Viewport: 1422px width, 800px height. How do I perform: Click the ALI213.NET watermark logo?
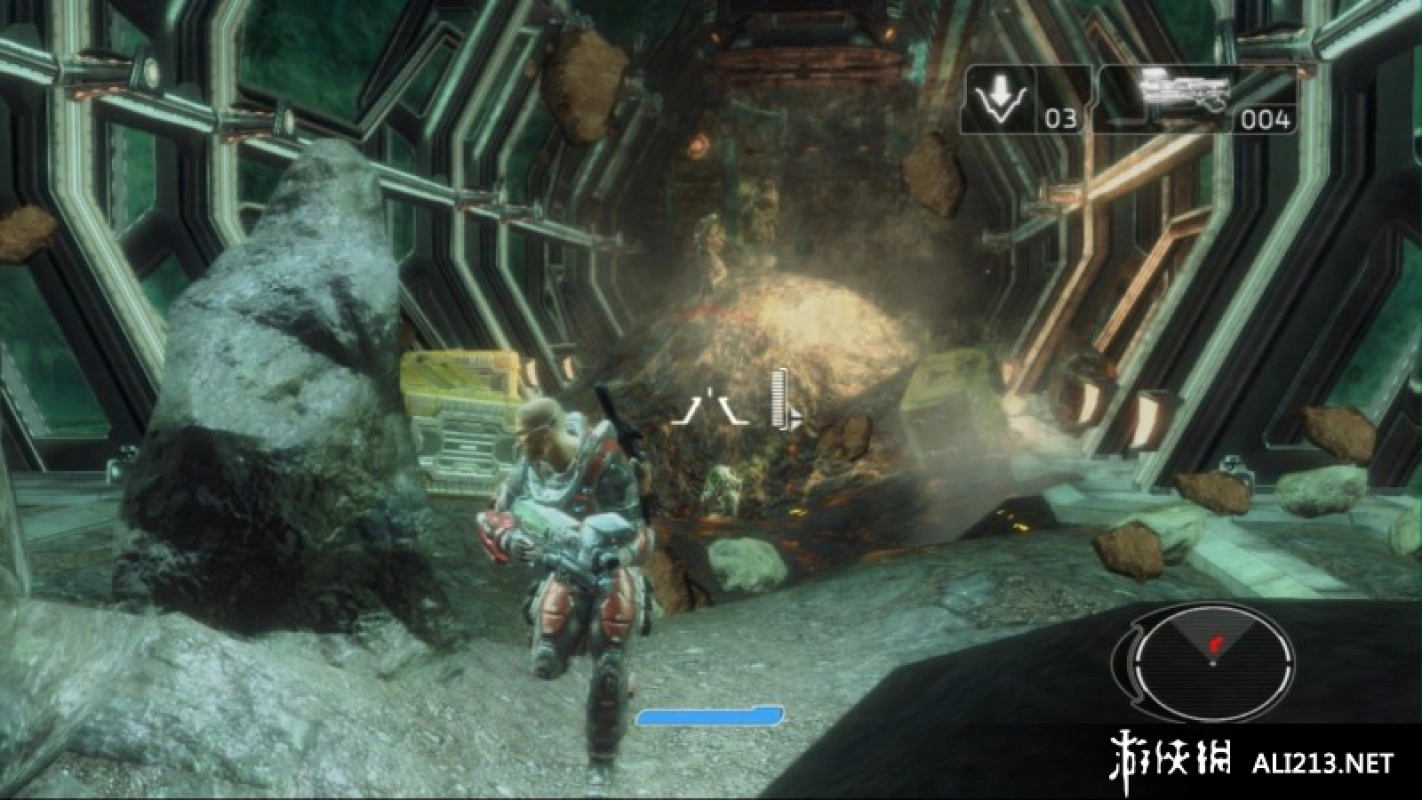pyautogui.click(x=1250, y=762)
